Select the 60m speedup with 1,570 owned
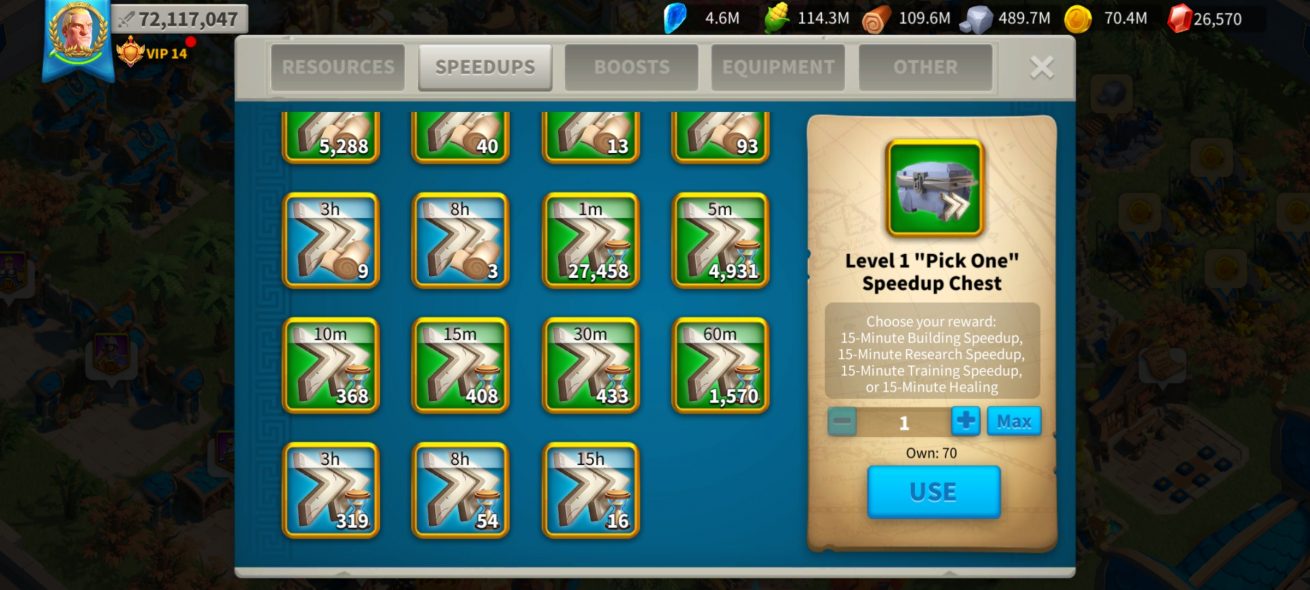Screen dimensions: 1310x590 (721, 365)
